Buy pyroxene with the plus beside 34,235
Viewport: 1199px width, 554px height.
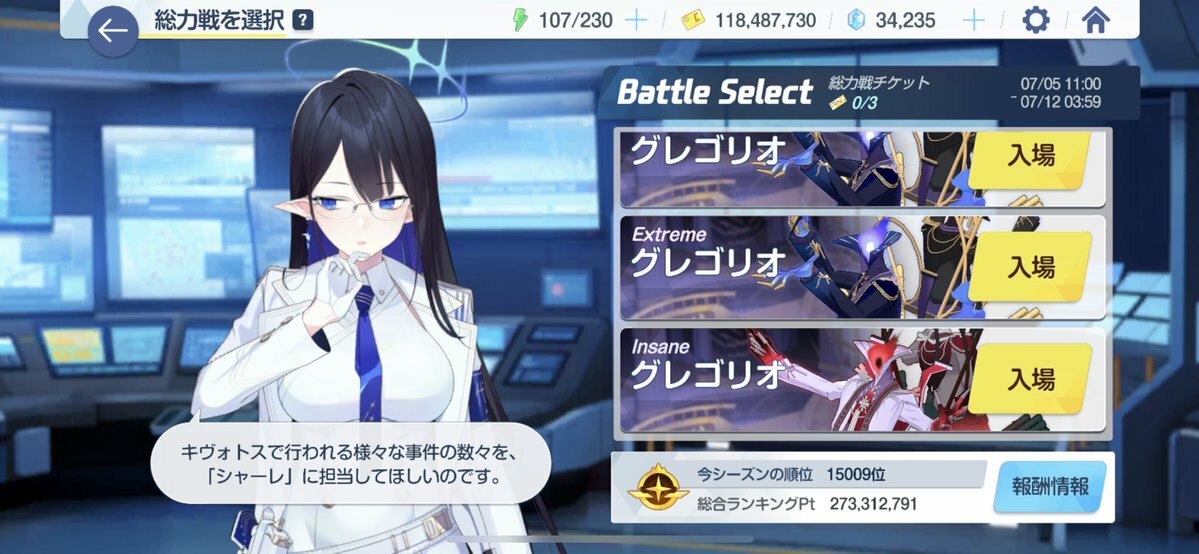click(x=973, y=20)
